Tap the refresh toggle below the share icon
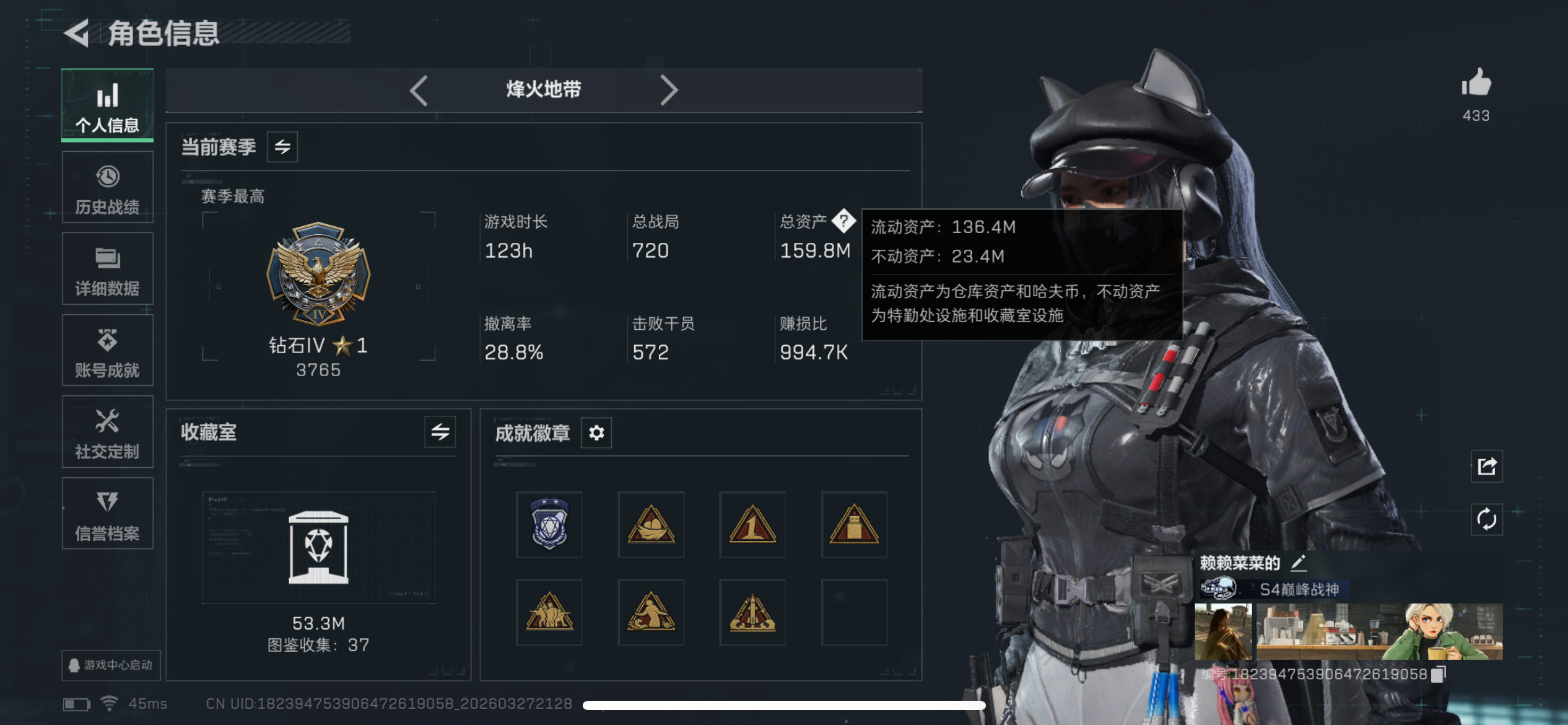Screen dimensions: 1568x725 (x=1486, y=519)
